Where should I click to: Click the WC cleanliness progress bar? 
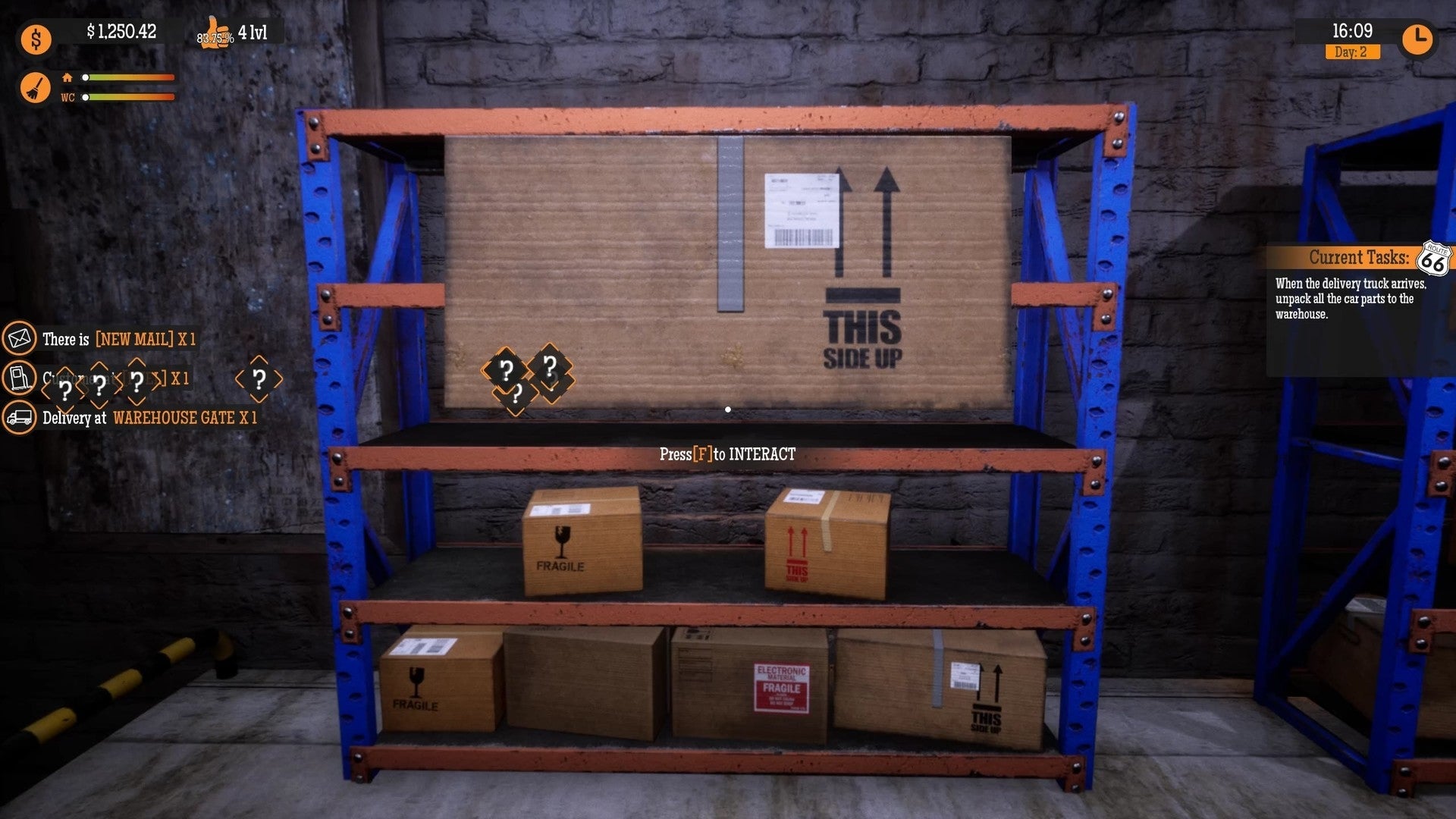coord(129,97)
